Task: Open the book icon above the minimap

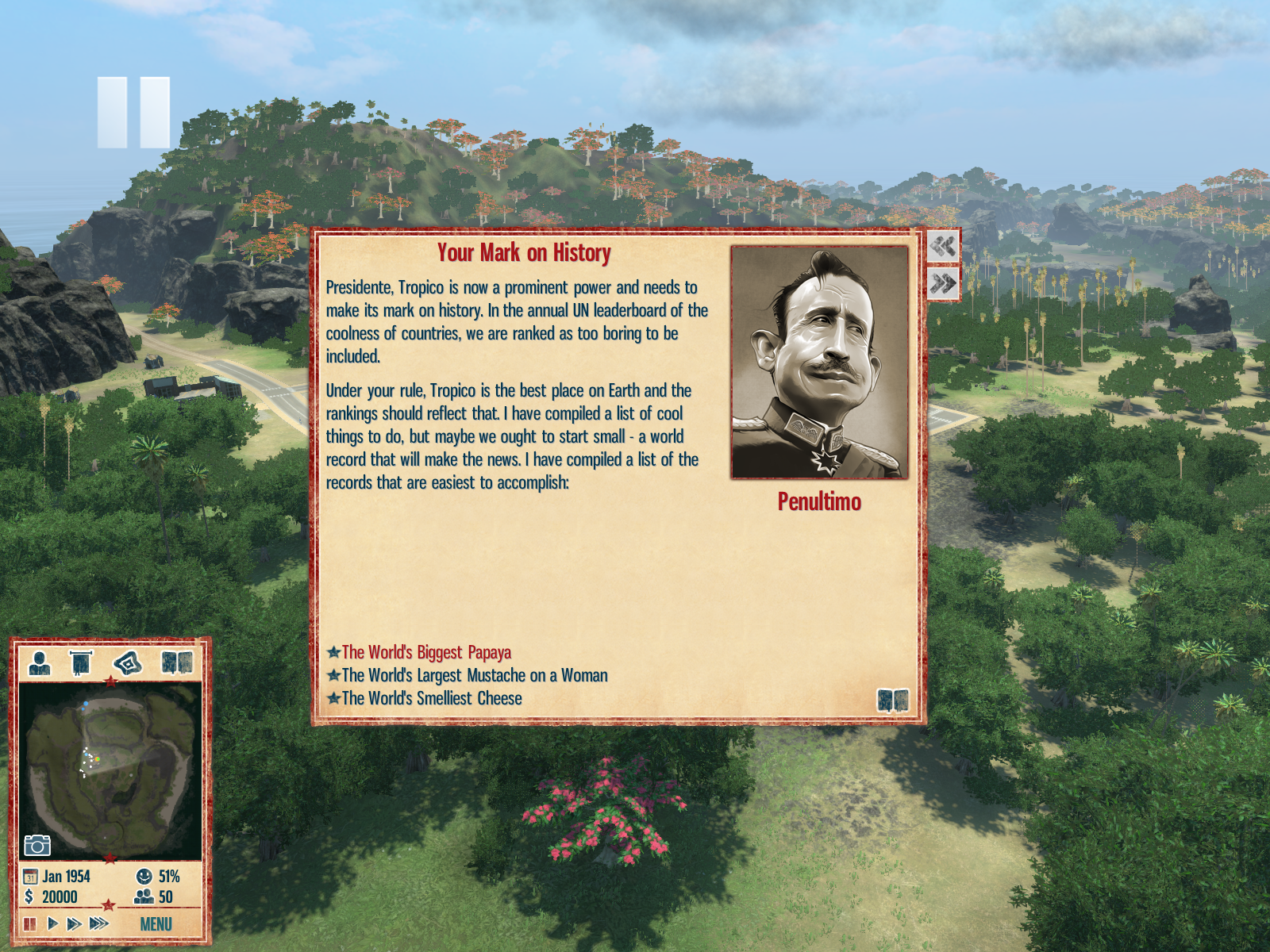Action: (x=176, y=662)
